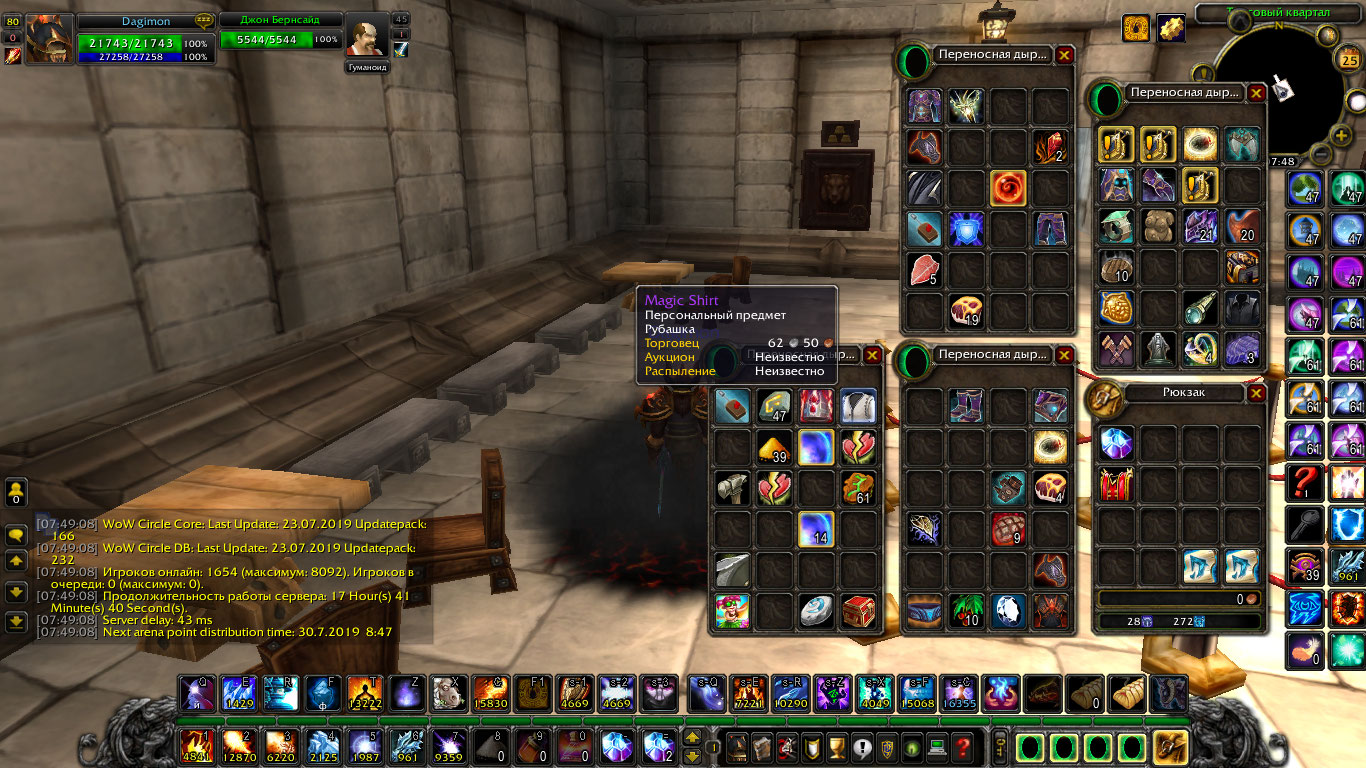Viewport: 1366px width, 768px height.
Task: Close the Рюкзак backpack window
Action: (x=1256, y=393)
